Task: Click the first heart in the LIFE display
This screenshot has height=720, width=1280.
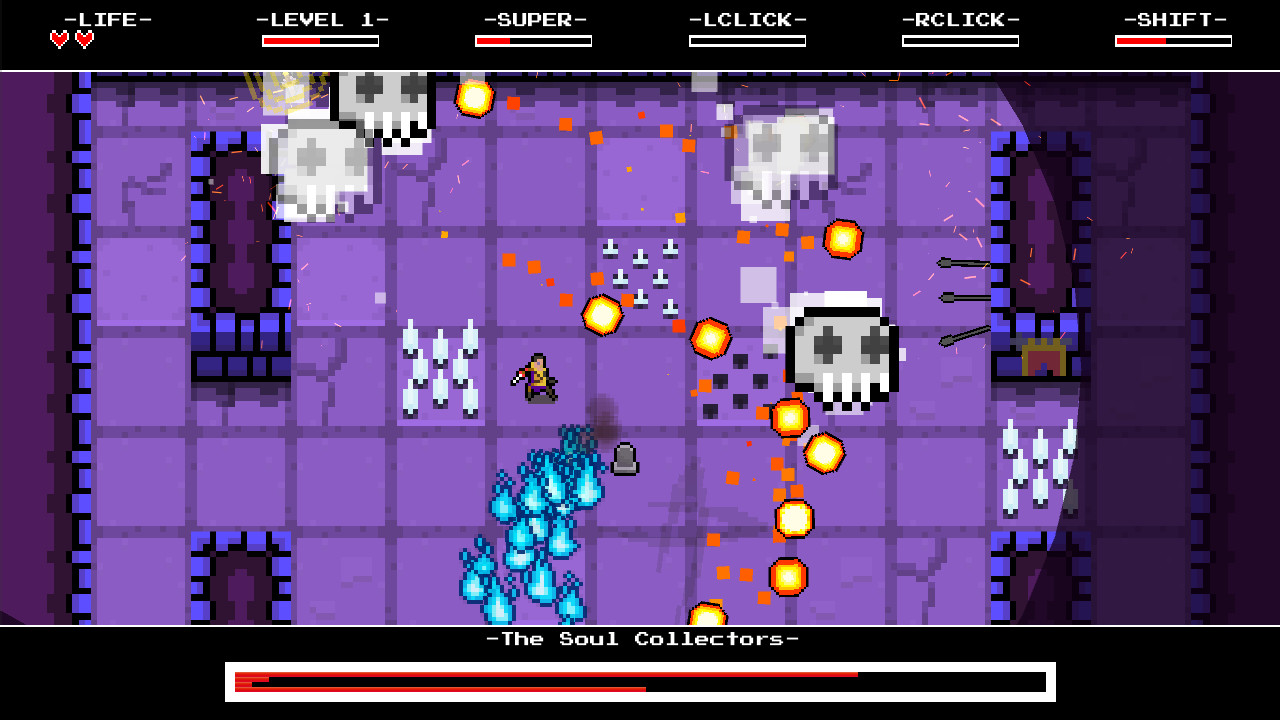Action: [58, 38]
